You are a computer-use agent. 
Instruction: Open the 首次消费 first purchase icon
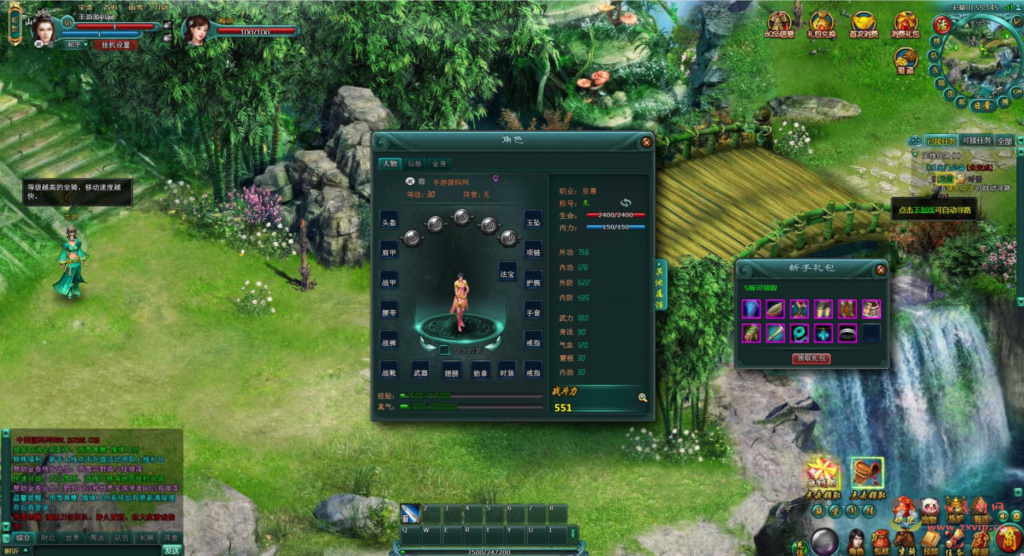click(x=864, y=25)
